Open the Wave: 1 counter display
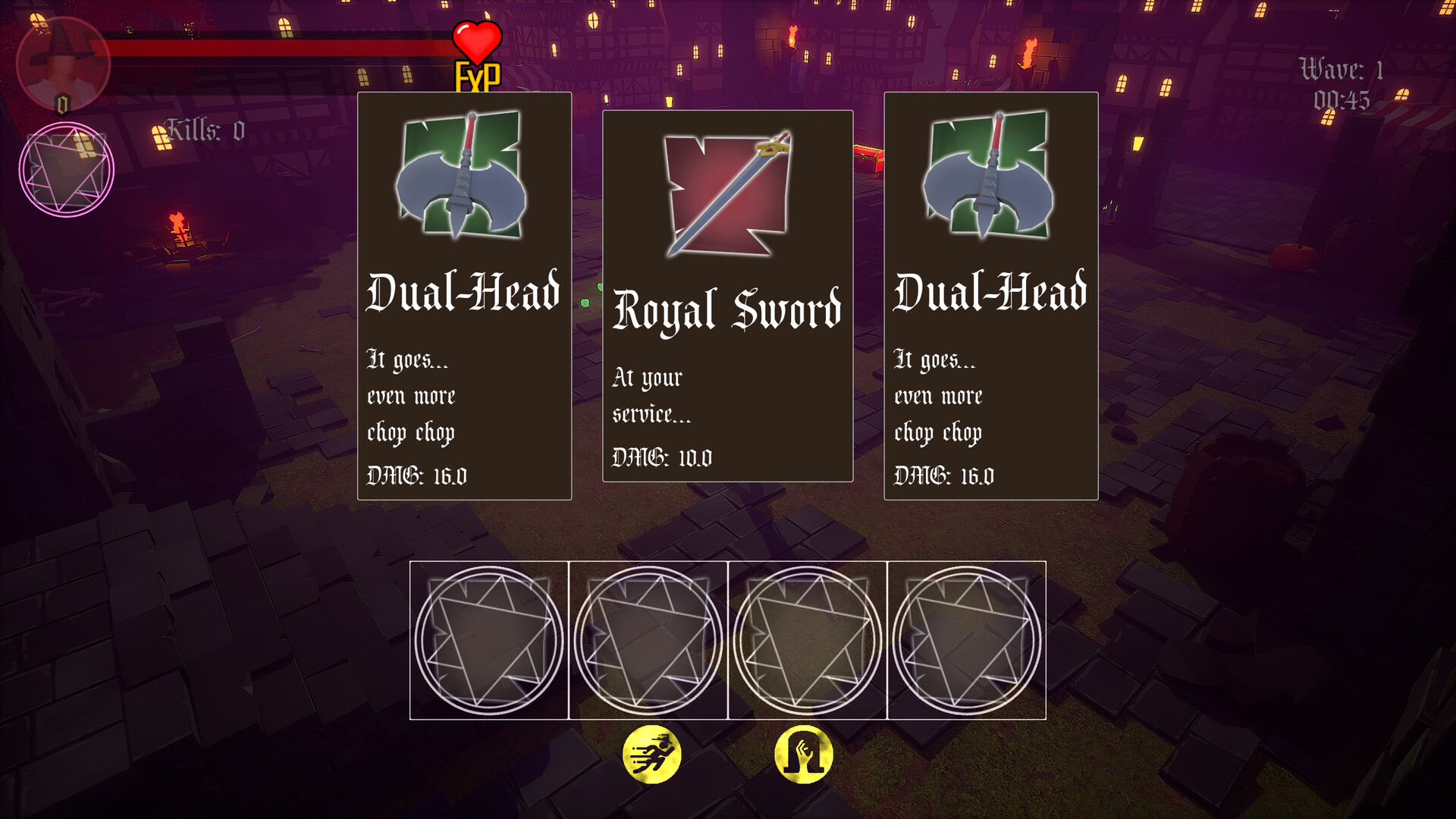The width and height of the screenshot is (1456, 819). [1341, 70]
